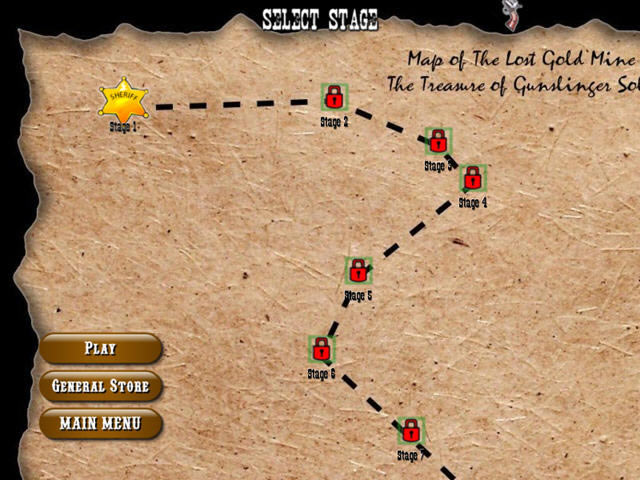Screen dimensions: 640x480
Task: Select the locked Stage 6 marker
Action: [x=321, y=349]
